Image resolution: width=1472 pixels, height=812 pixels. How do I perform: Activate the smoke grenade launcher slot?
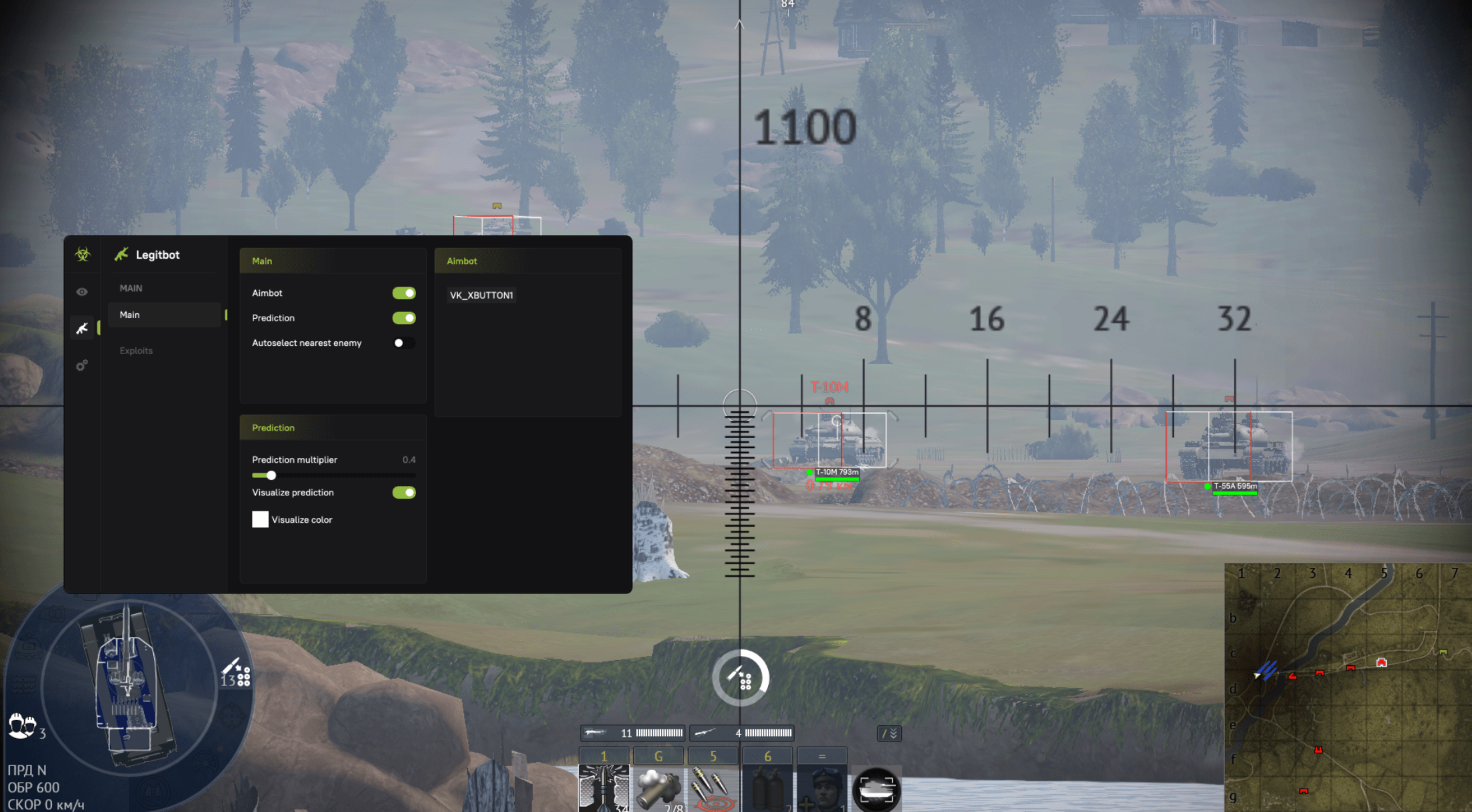click(658, 788)
